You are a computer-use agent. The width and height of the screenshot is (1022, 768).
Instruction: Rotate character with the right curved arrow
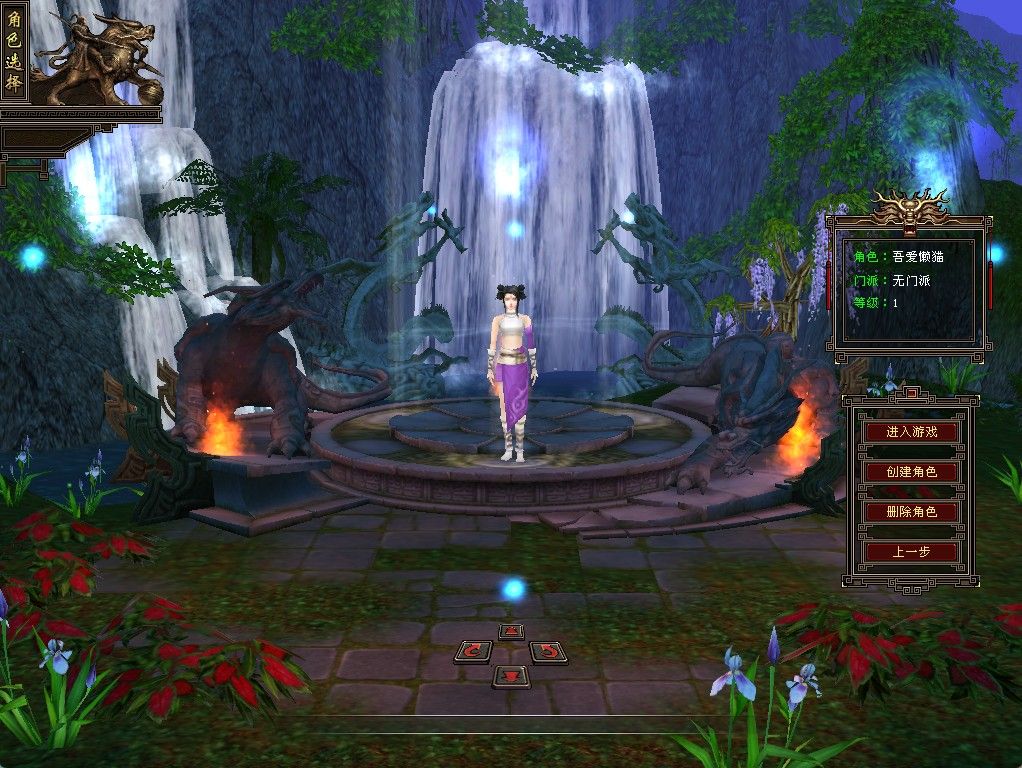click(x=547, y=653)
